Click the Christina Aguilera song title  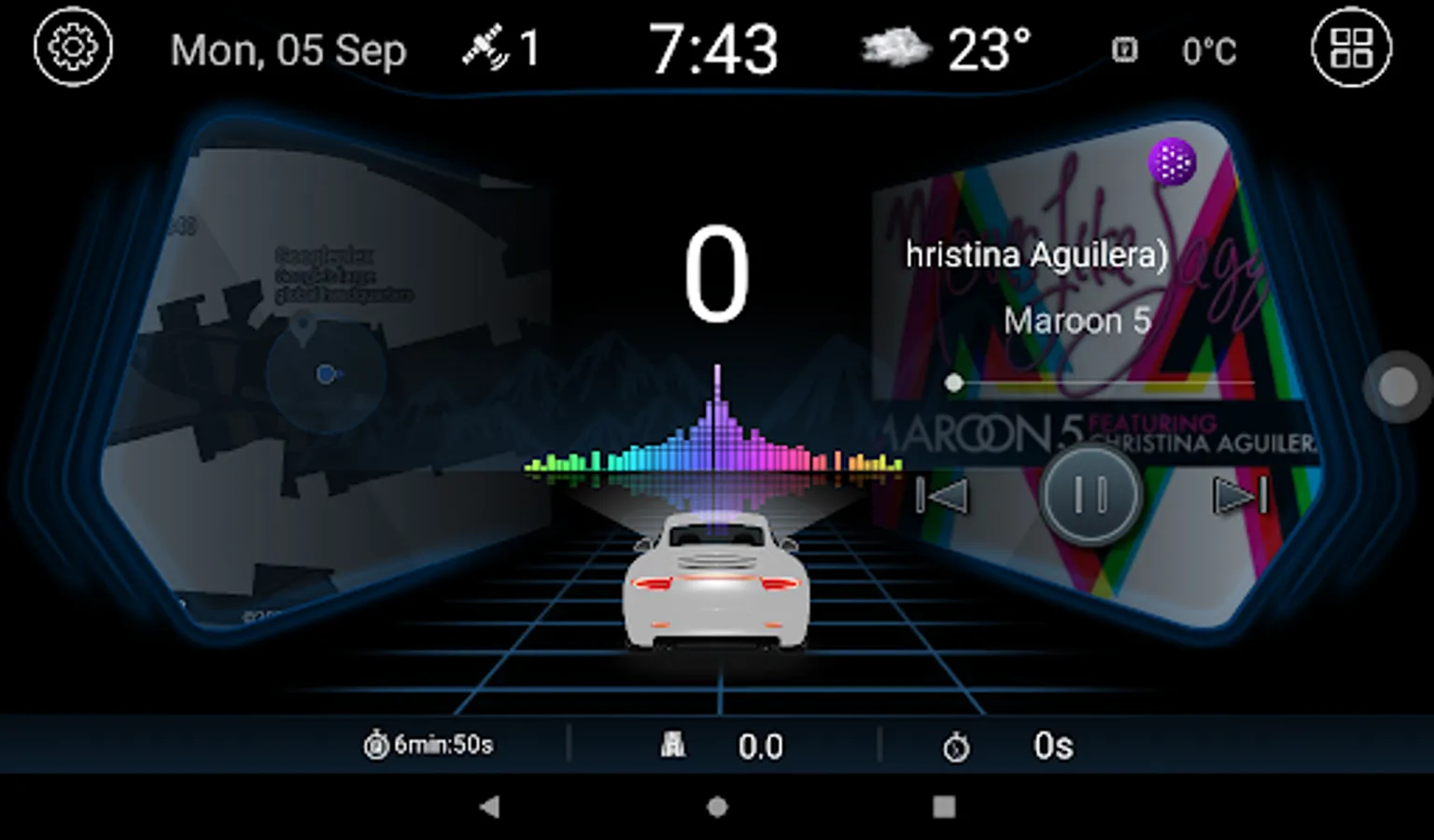click(1036, 253)
